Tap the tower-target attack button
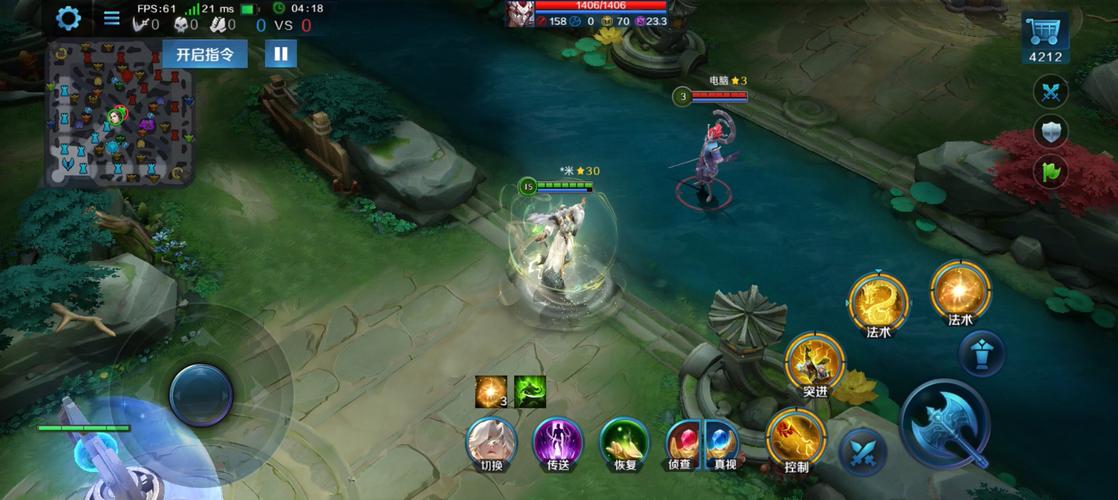 click(981, 353)
